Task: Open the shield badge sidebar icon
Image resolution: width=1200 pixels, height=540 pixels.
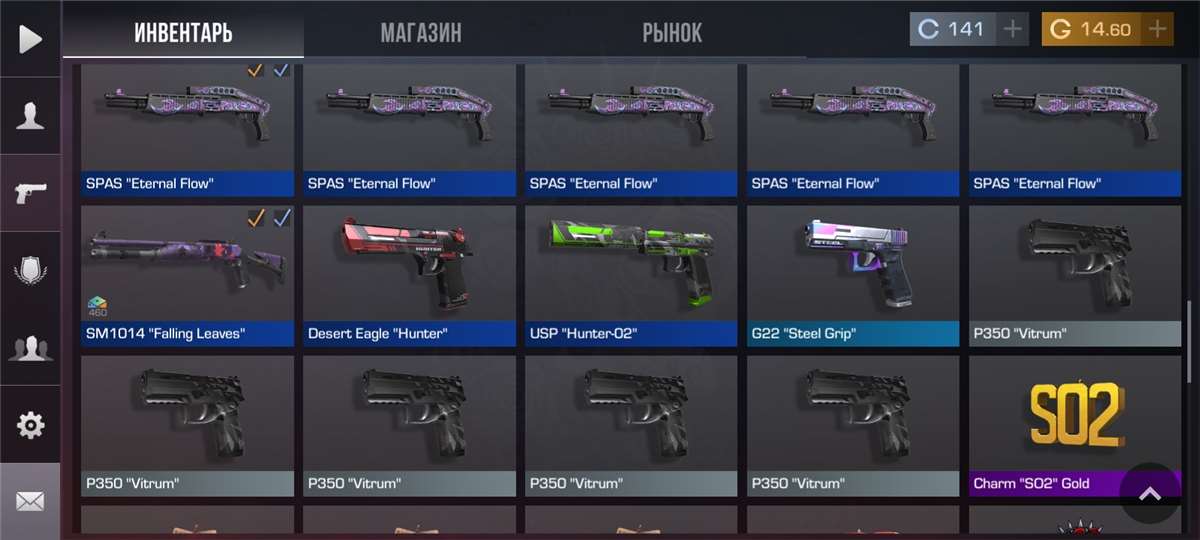Action: click(30, 270)
